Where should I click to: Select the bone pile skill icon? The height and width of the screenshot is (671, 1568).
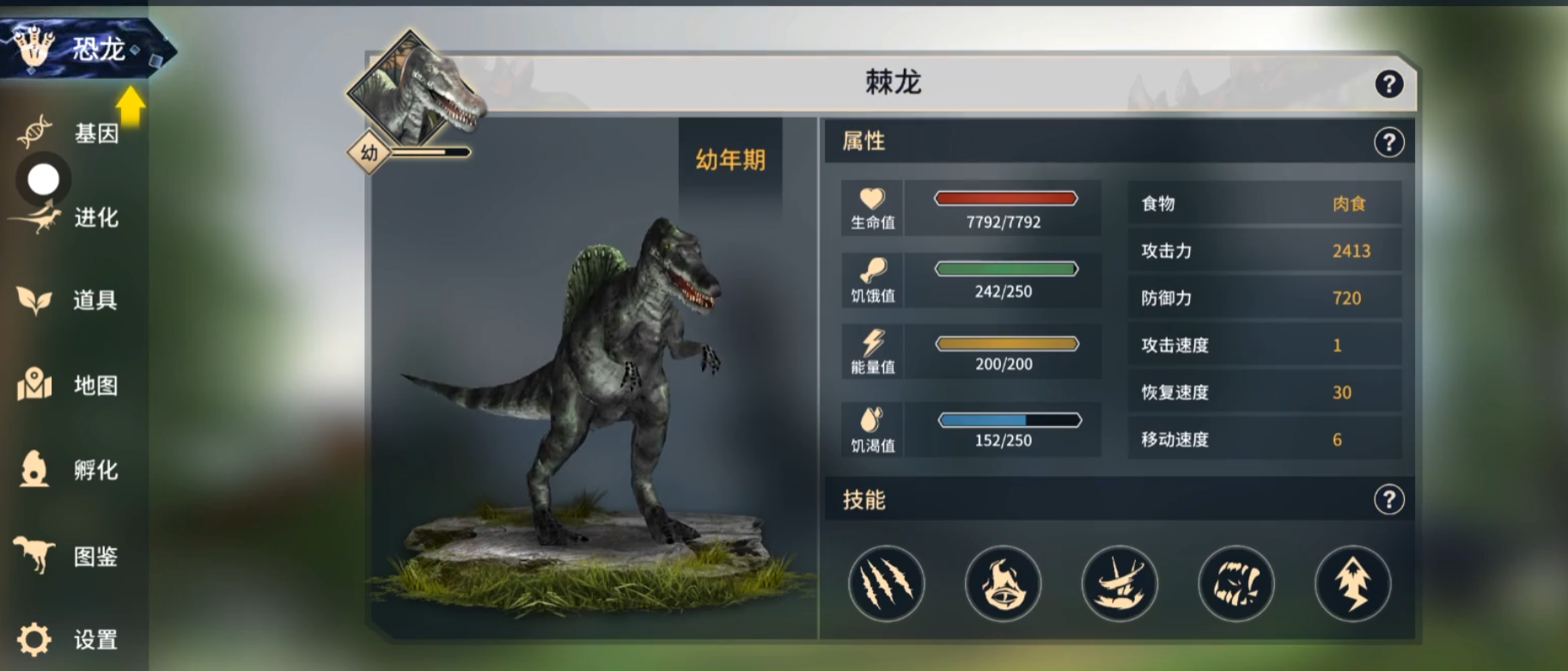pyautogui.click(x=1120, y=583)
